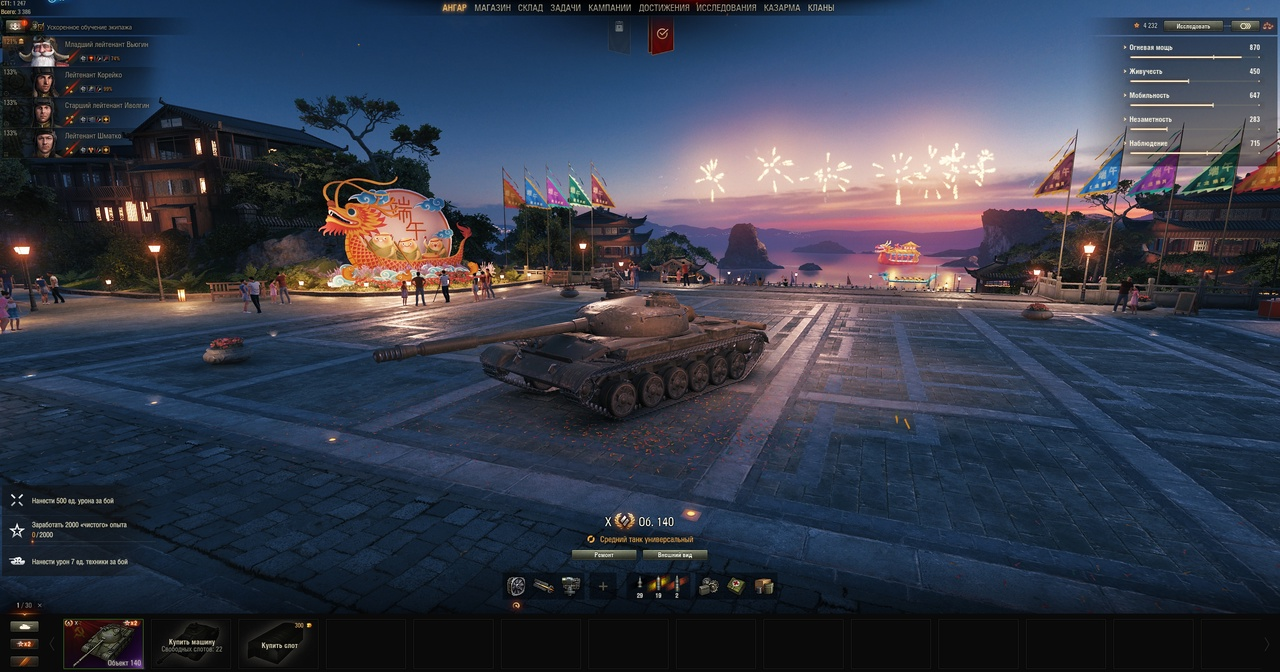Click the Исследовать research button
This screenshot has height=672, width=1280.
[1193, 26]
